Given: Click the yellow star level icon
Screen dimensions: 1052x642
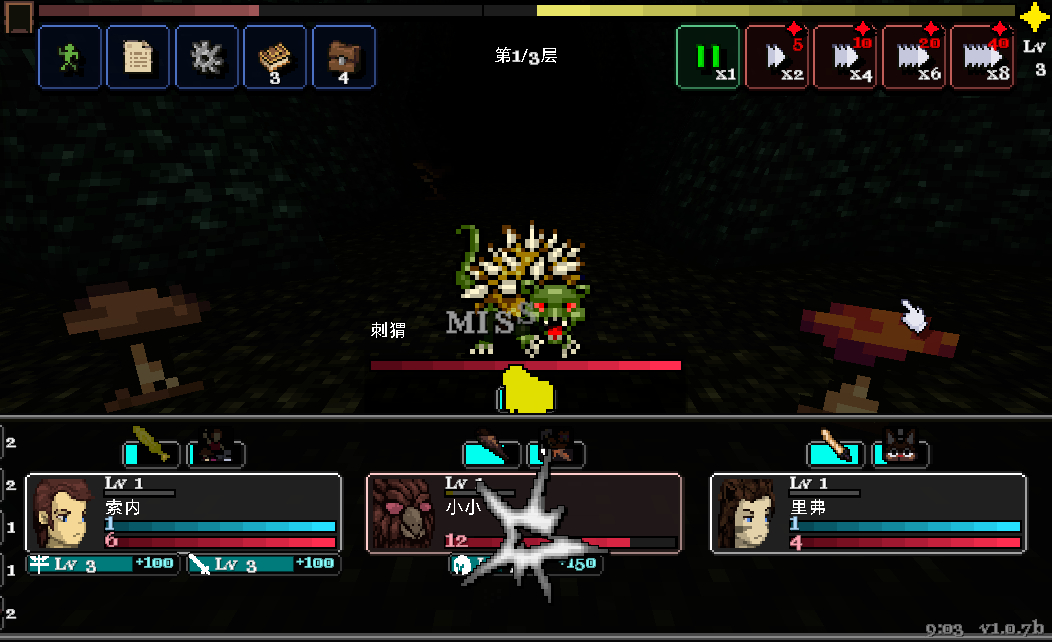Looking at the screenshot, I should pos(1034,17).
